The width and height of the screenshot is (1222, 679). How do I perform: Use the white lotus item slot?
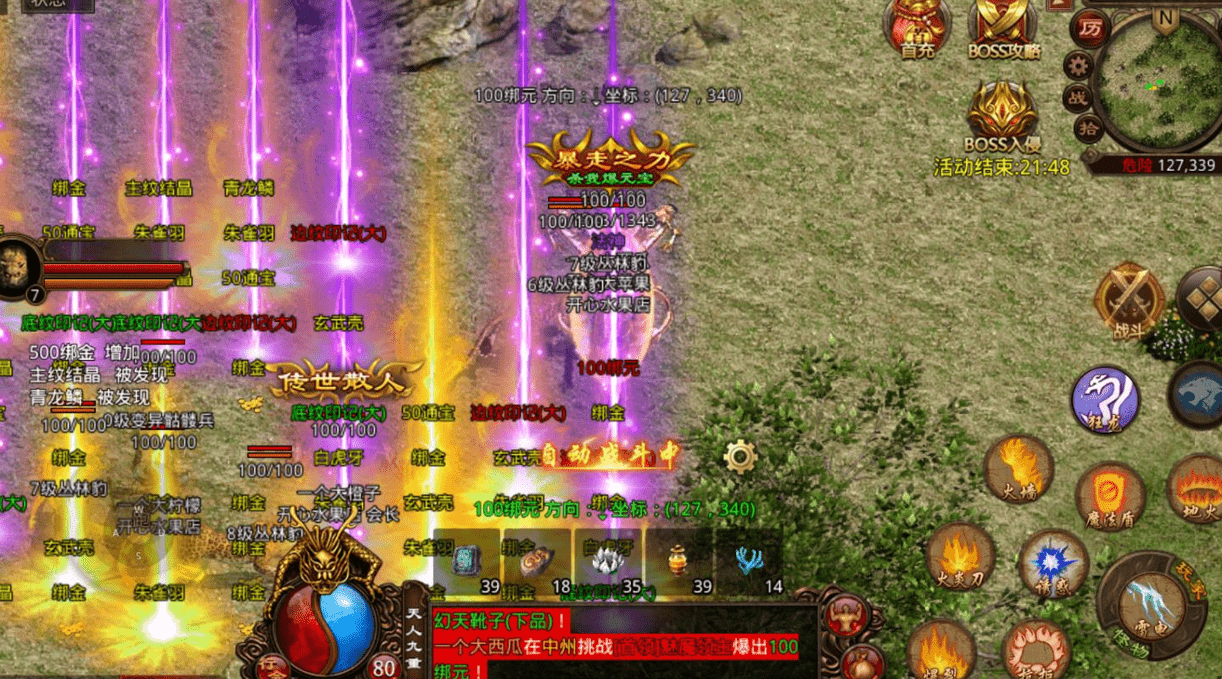click(x=608, y=559)
